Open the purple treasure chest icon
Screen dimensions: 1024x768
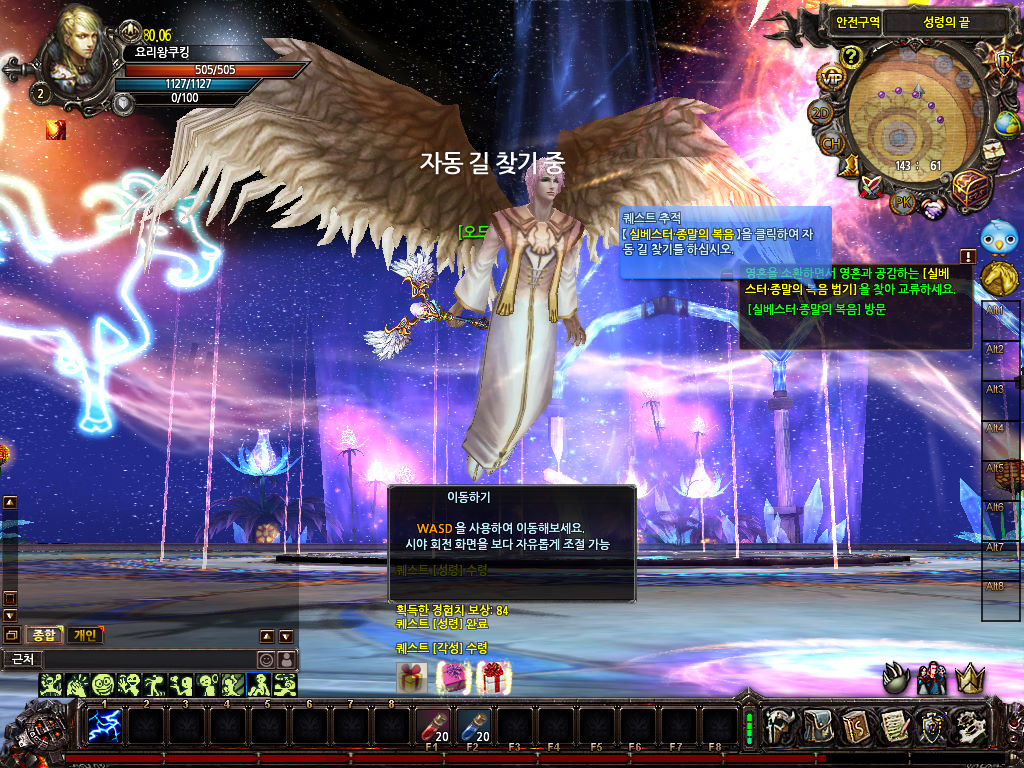pos(969,189)
